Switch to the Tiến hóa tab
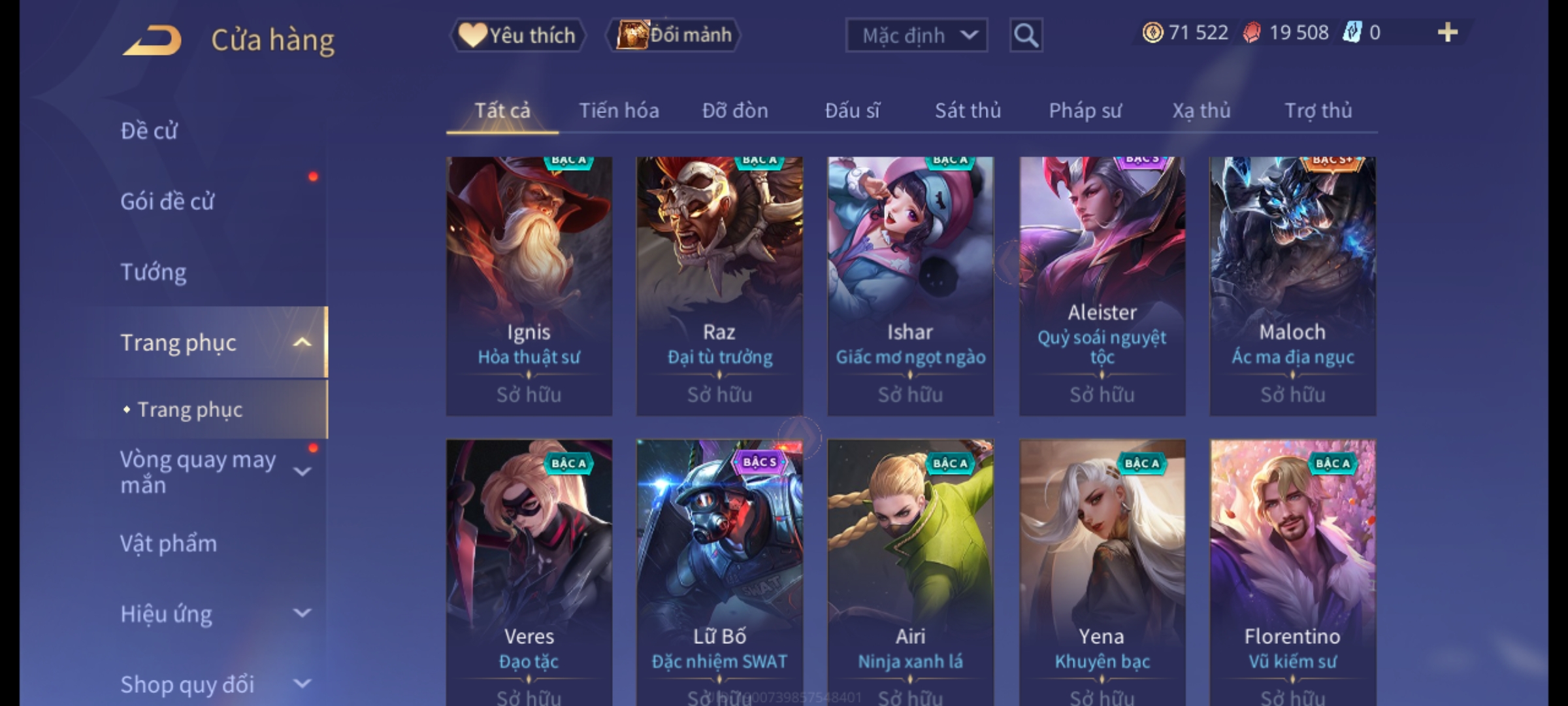This screenshot has height=706, width=1568. click(619, 110)
